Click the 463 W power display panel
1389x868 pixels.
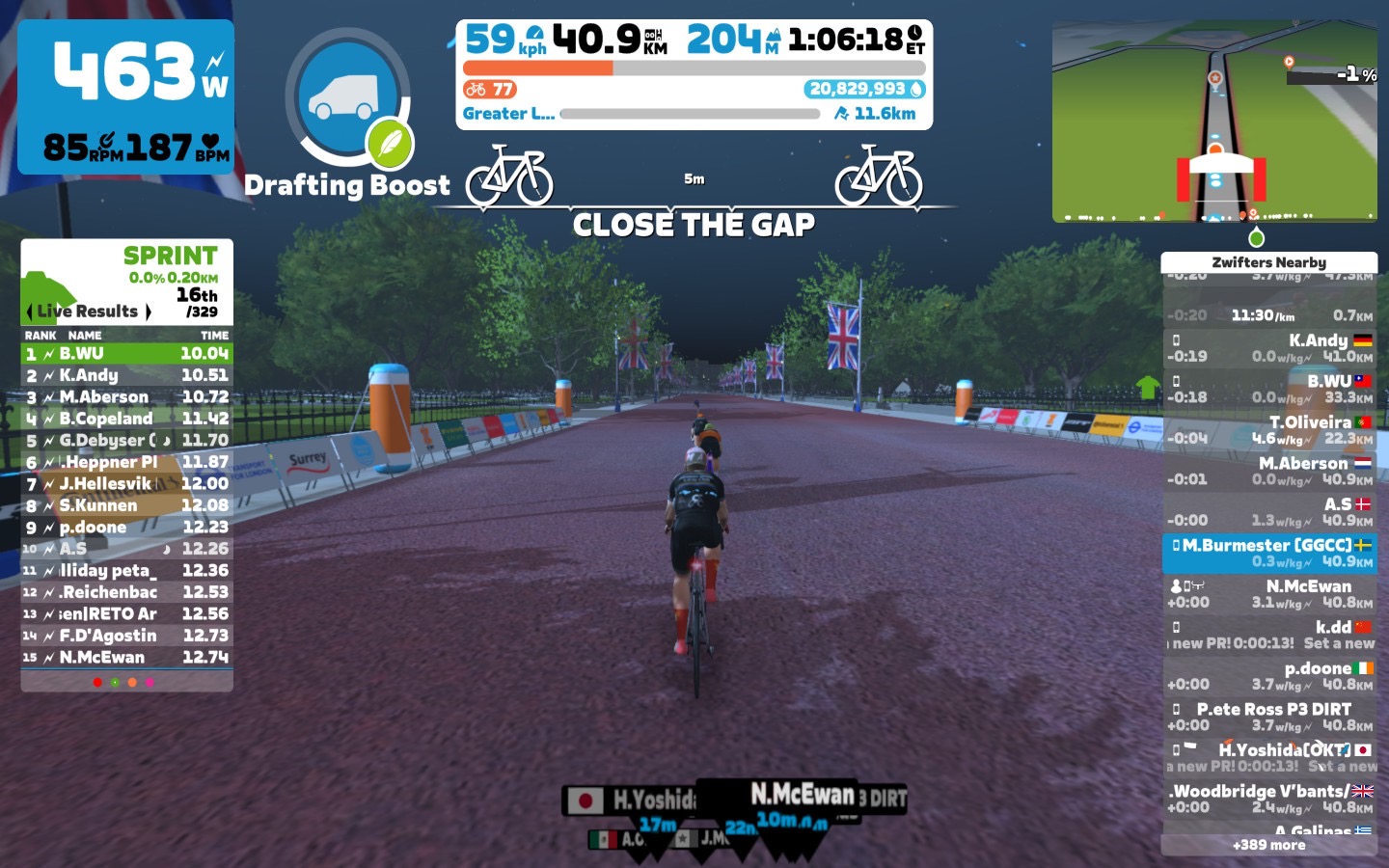[126, 96]
